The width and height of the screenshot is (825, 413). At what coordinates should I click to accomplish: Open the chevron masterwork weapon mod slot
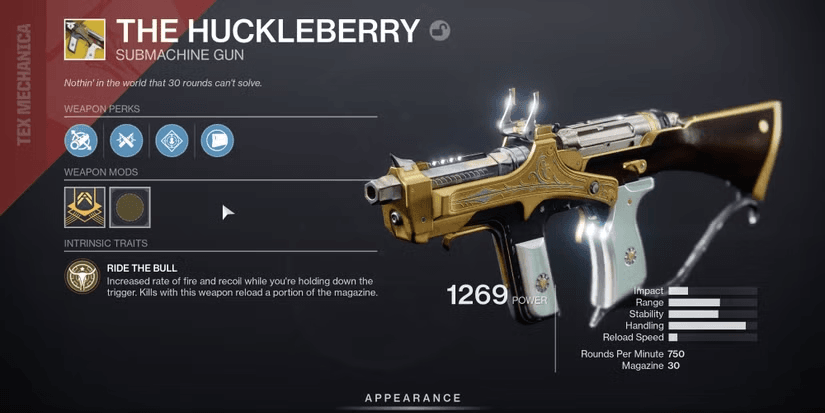(82, 207)
